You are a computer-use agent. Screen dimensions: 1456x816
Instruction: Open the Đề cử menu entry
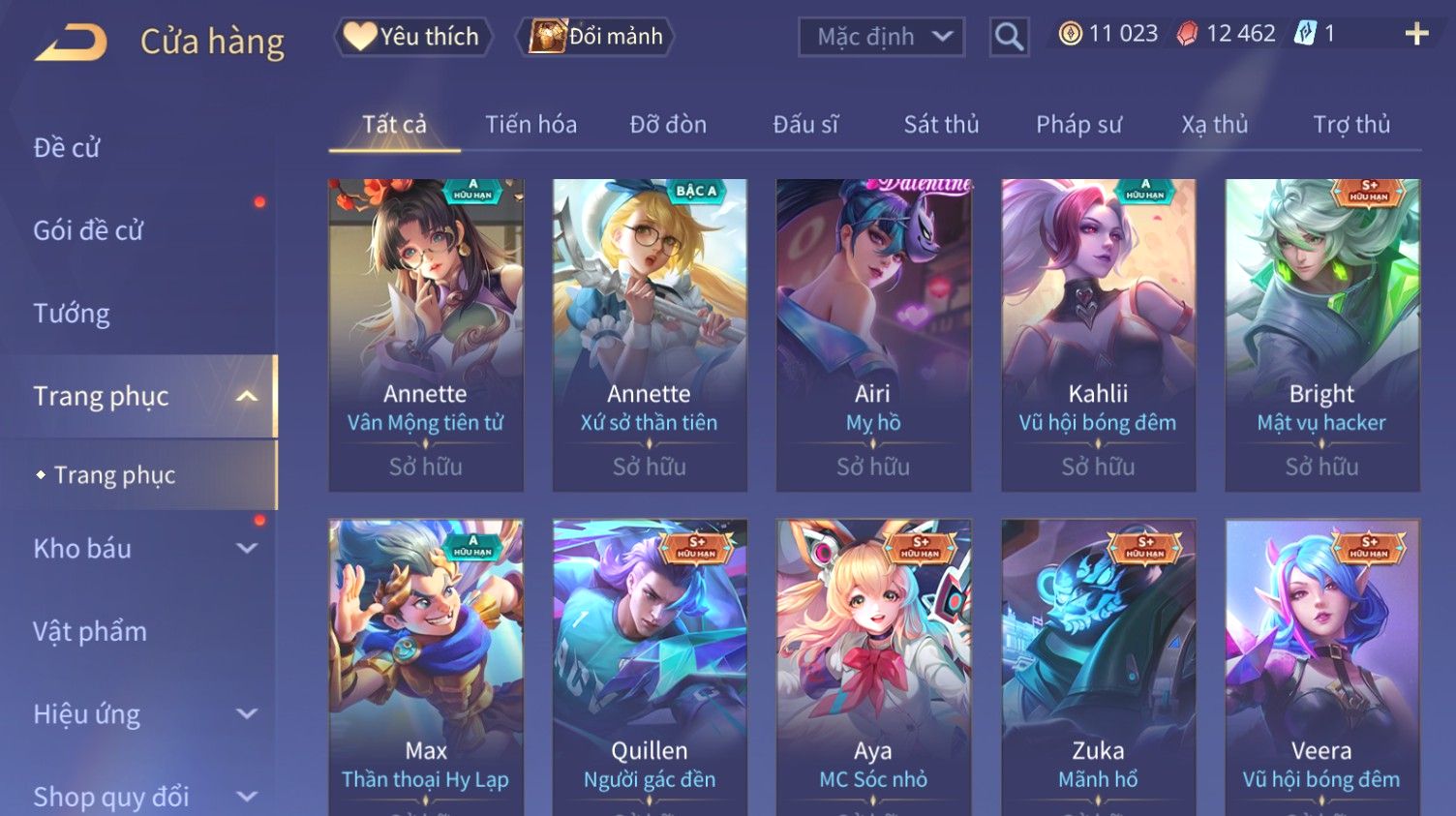point(68,148)
